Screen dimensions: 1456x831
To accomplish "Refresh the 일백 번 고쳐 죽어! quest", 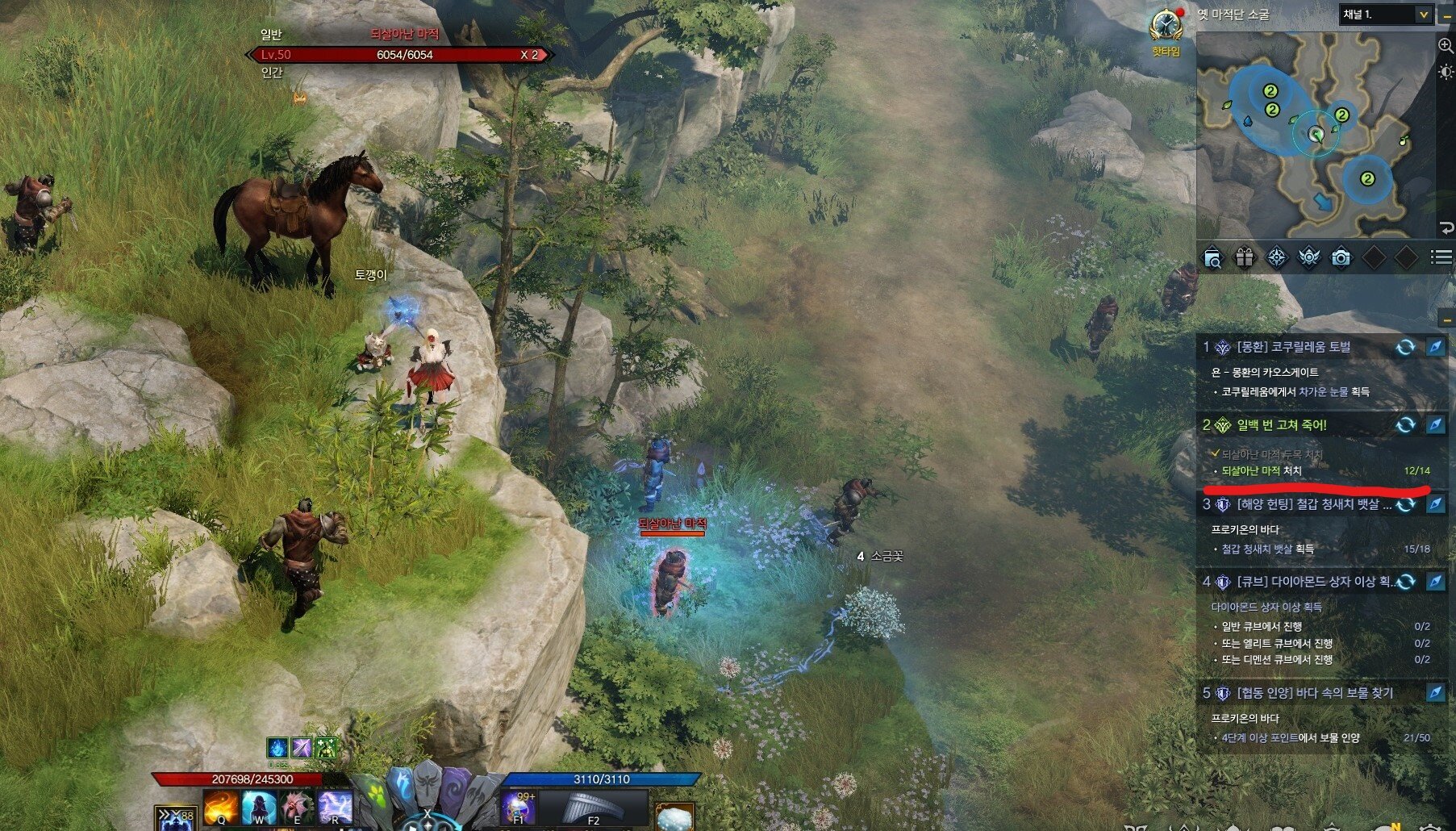I will click(1405, 425).
